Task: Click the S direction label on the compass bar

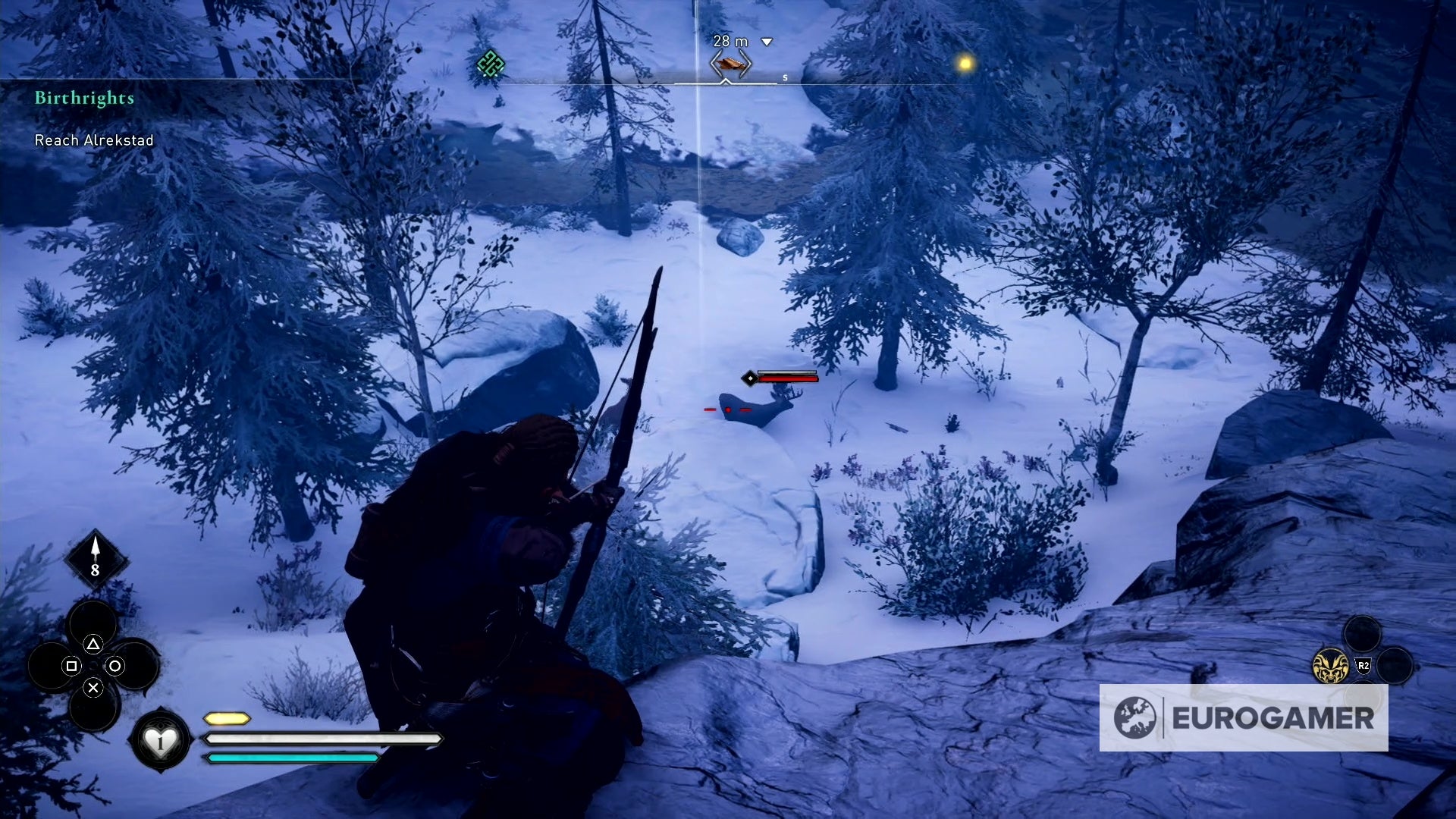Action: [785, 77]
